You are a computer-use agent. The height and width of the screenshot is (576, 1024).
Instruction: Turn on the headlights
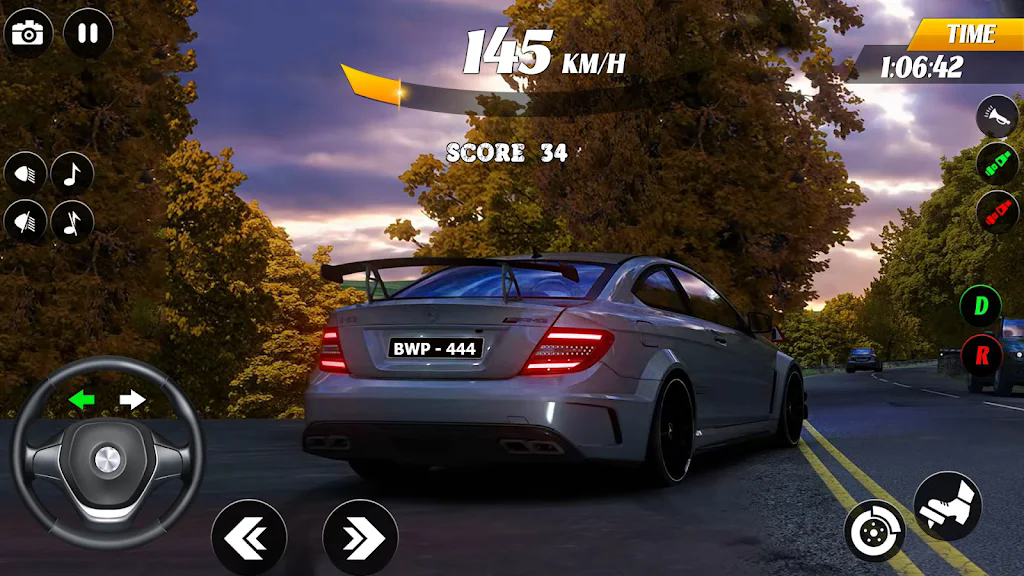coord(25,174)
